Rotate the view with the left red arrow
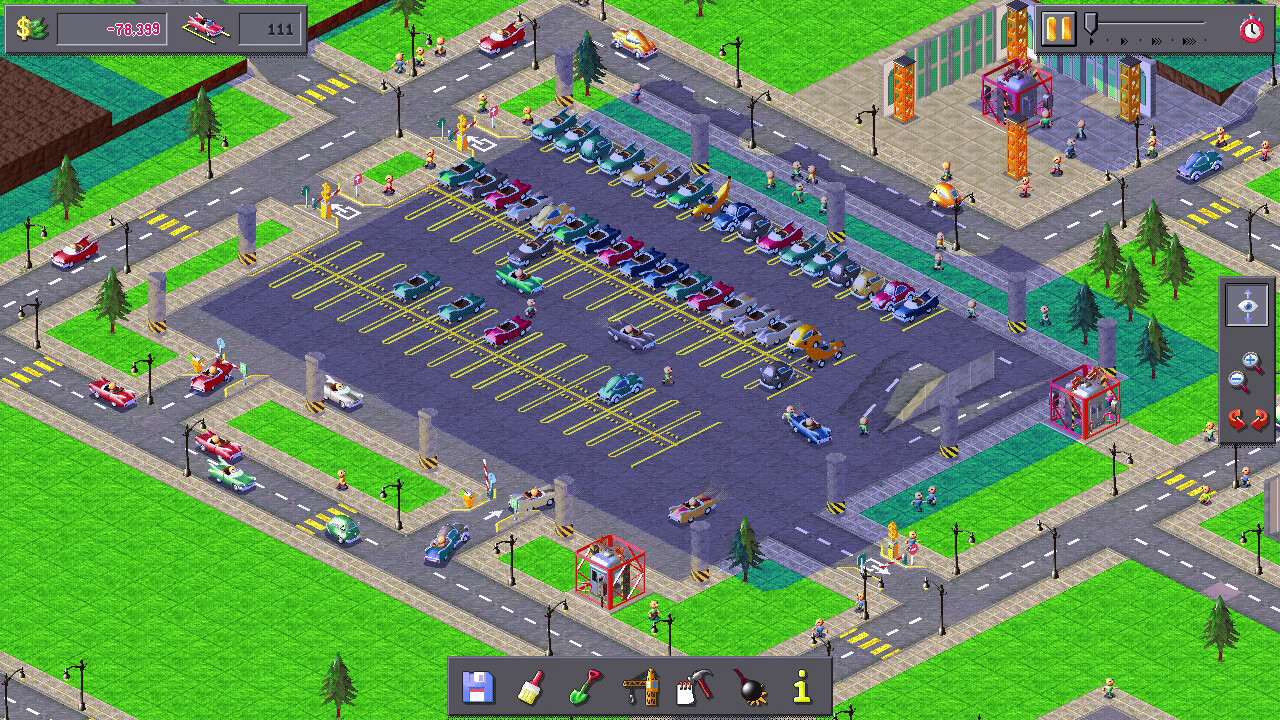This screenshot has width=1280, height=720. [1237, 420]
